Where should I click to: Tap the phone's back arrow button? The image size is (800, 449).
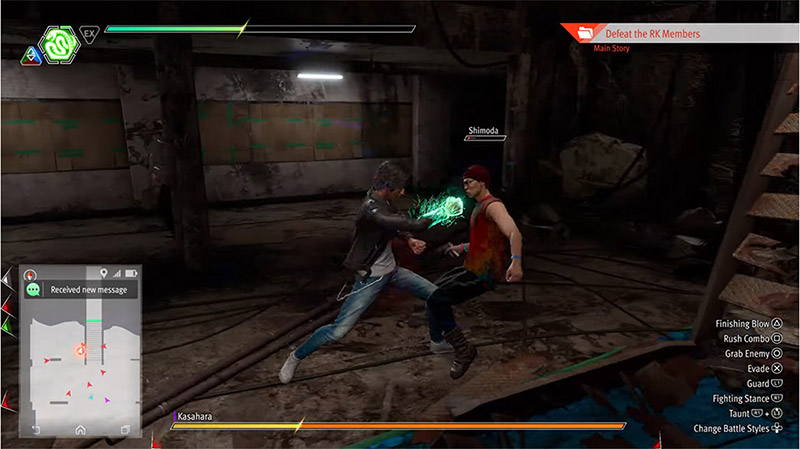[37, 429]
